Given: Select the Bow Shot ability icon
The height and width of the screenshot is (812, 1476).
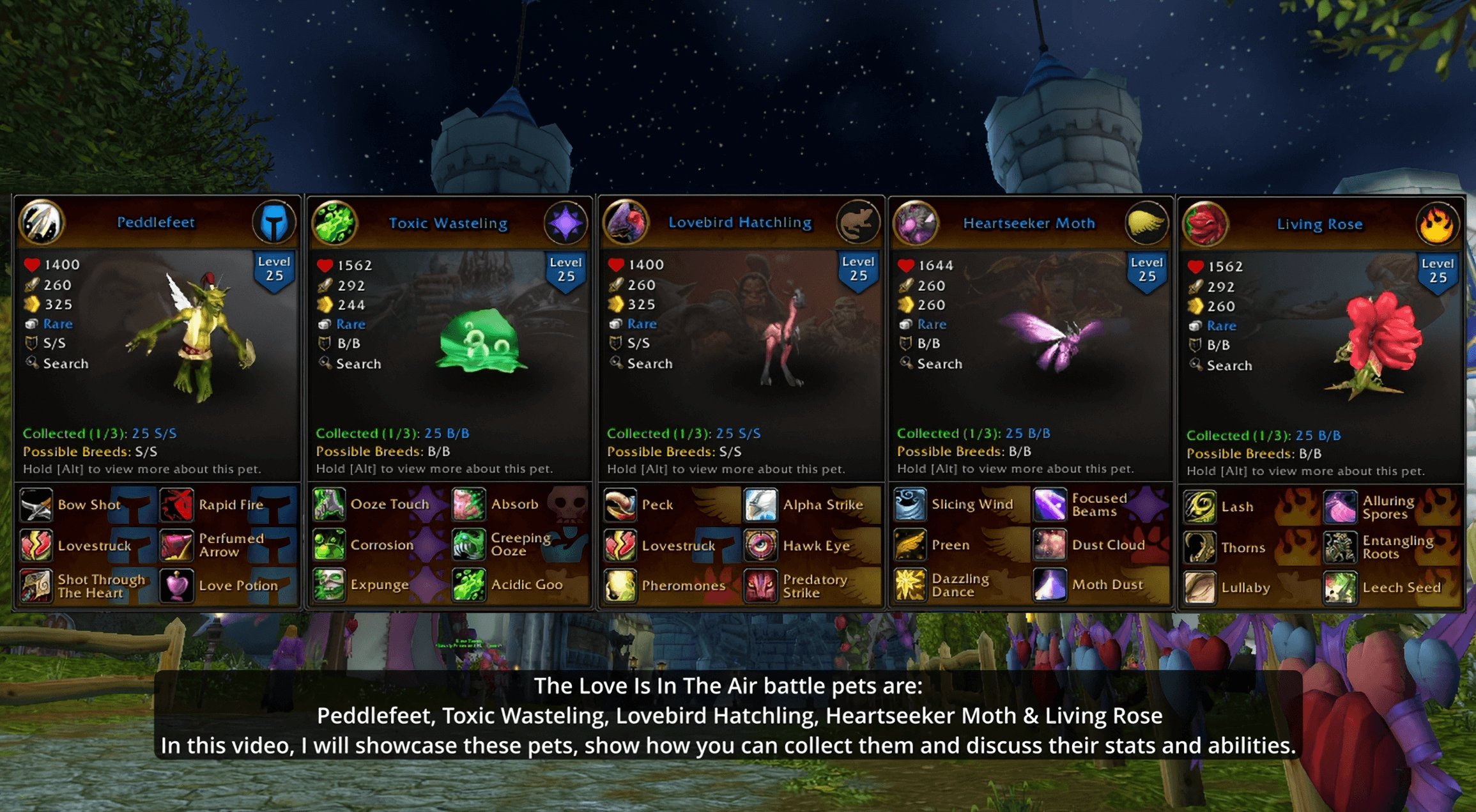Looking at the screenshot, I should coord(36,505).
